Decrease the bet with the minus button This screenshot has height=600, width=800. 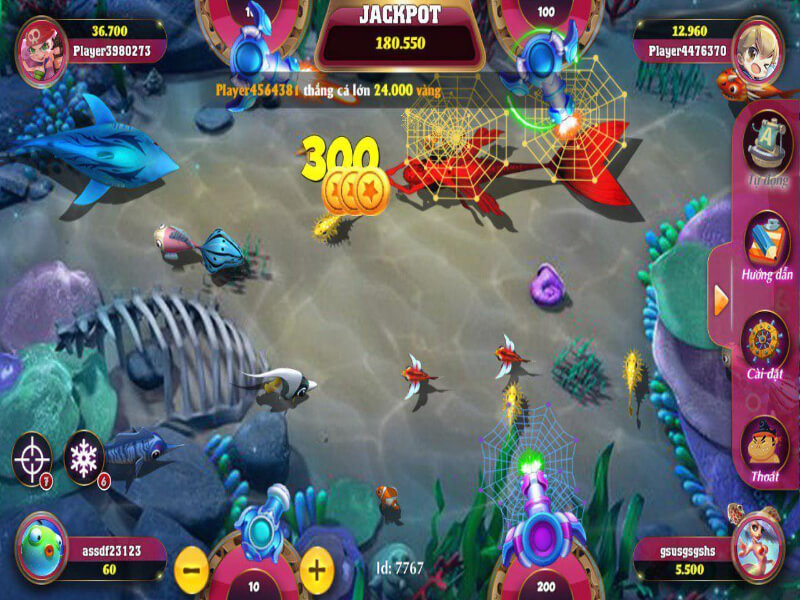(192, 570)
